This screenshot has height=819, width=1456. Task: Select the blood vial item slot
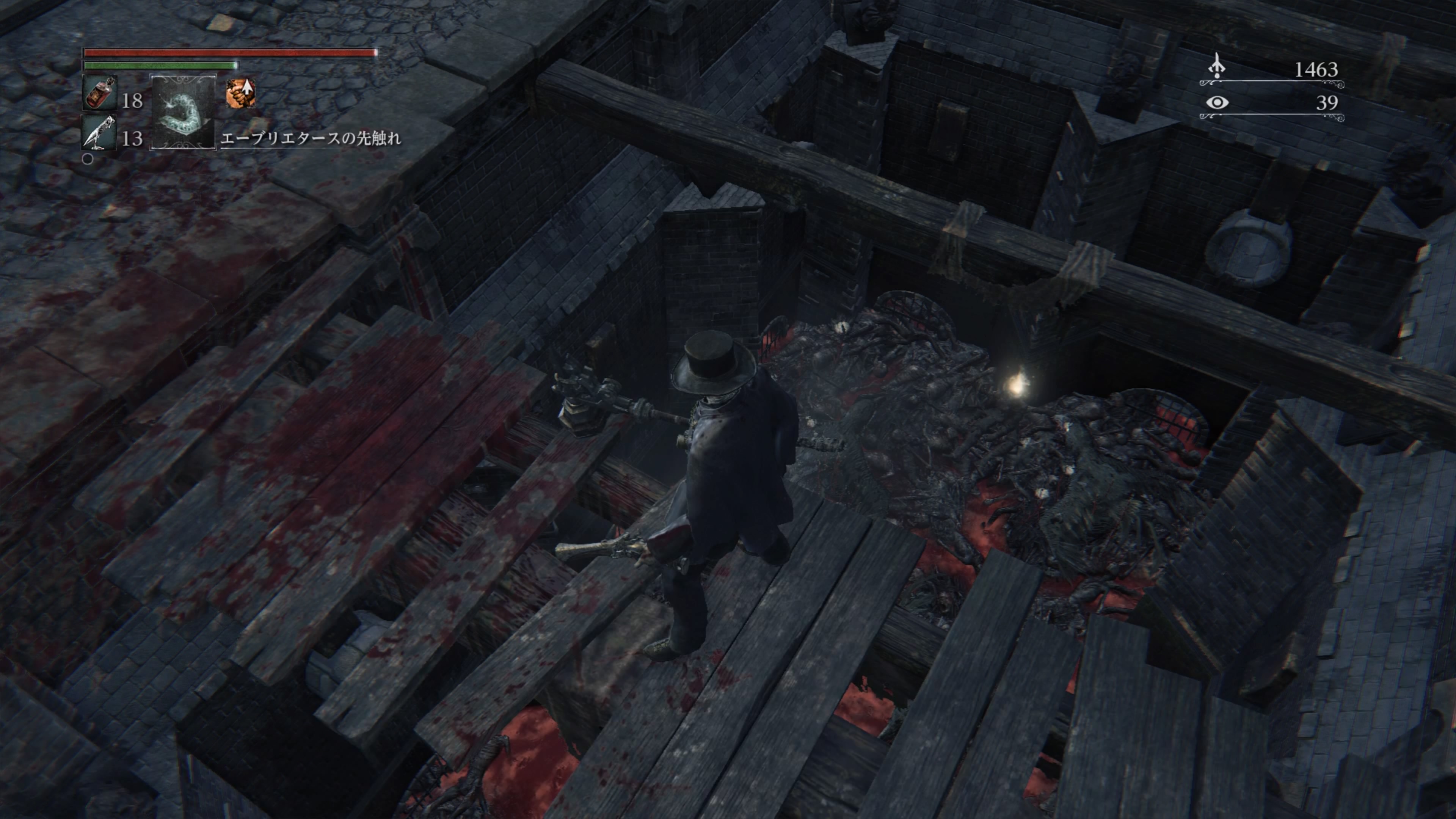point(100,93)
